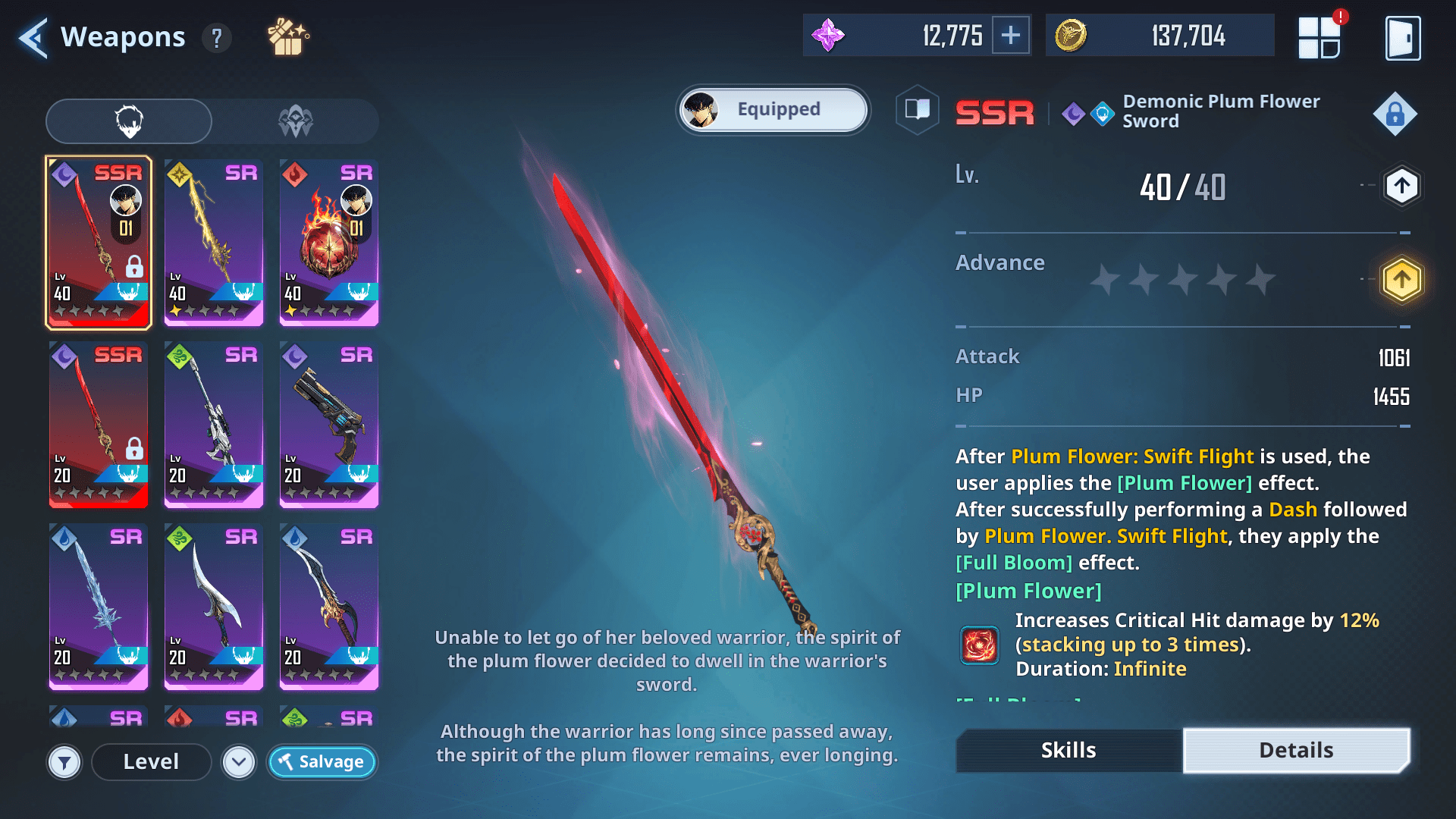The image size is (1456, 819).
Task: Click the gold Advance upgrade arrow
Action: pos(1401,280)
